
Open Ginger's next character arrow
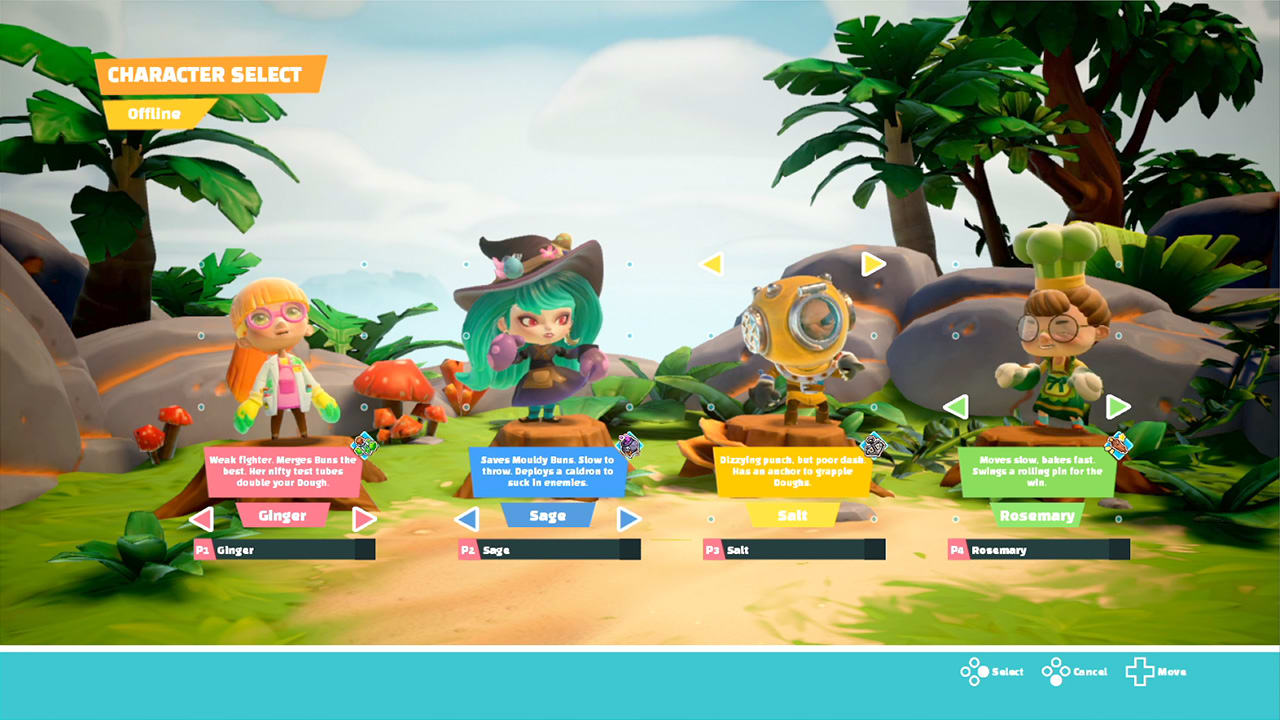[x=364, y=518]
